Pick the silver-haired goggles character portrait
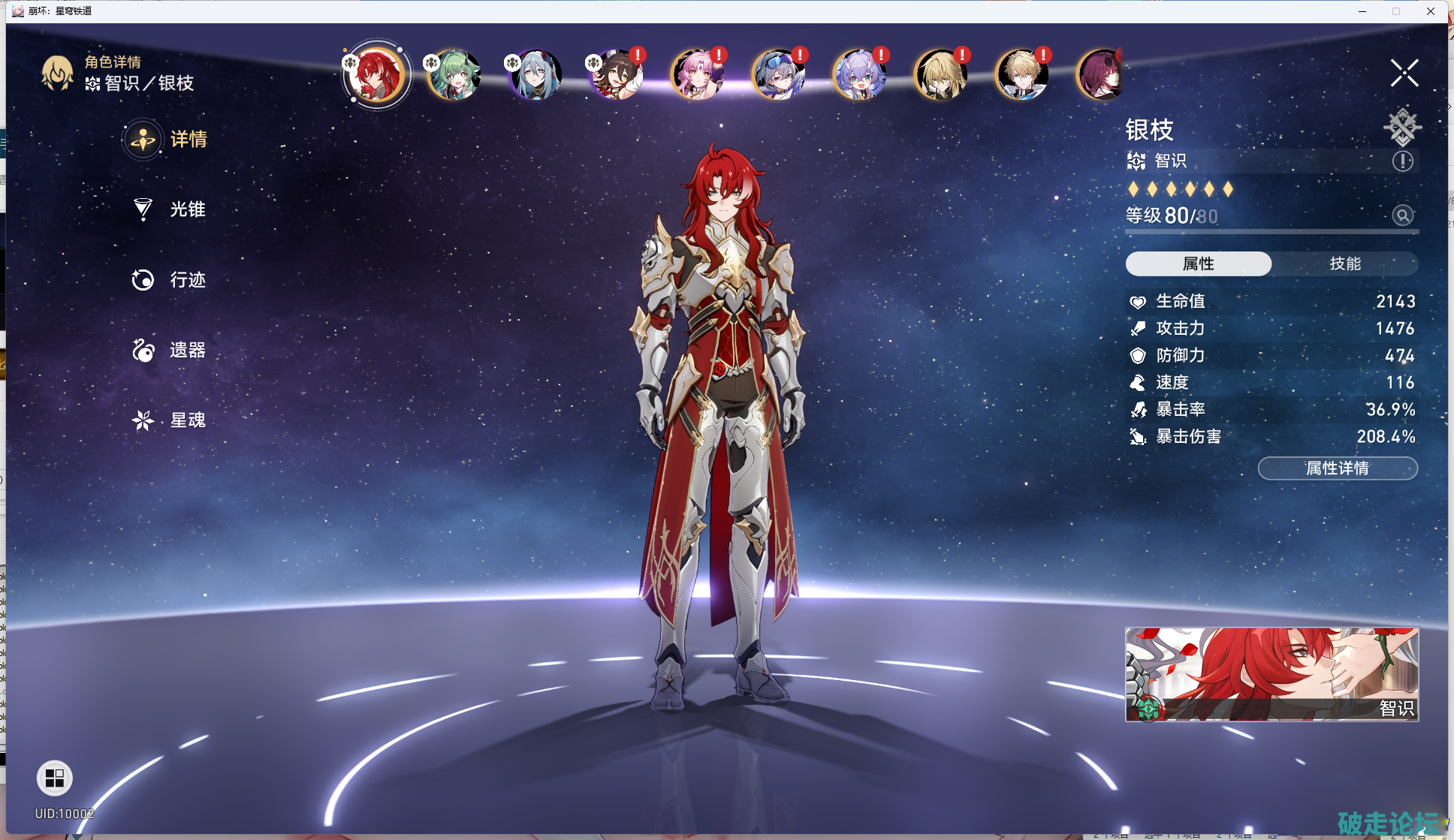 tap(778, 75)
